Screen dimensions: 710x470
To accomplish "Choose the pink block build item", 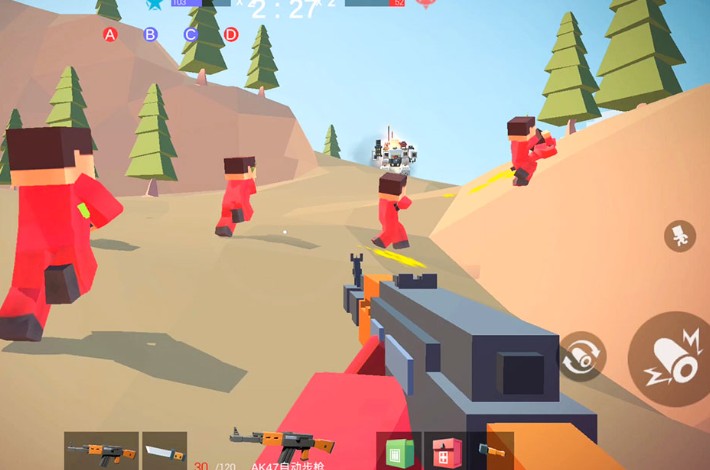I will point(442,450).
